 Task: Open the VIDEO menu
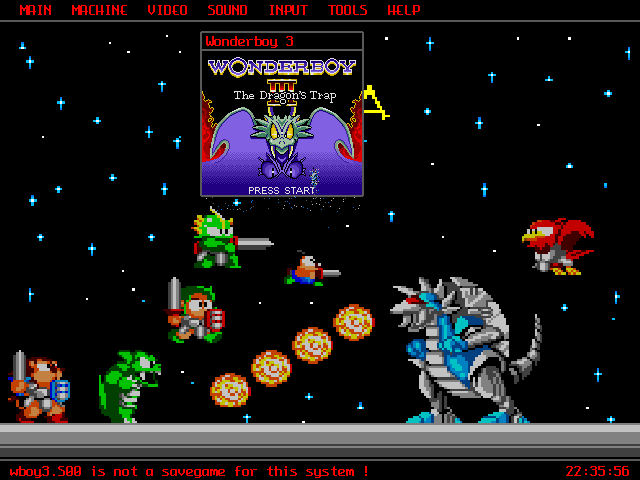[167, 11]
